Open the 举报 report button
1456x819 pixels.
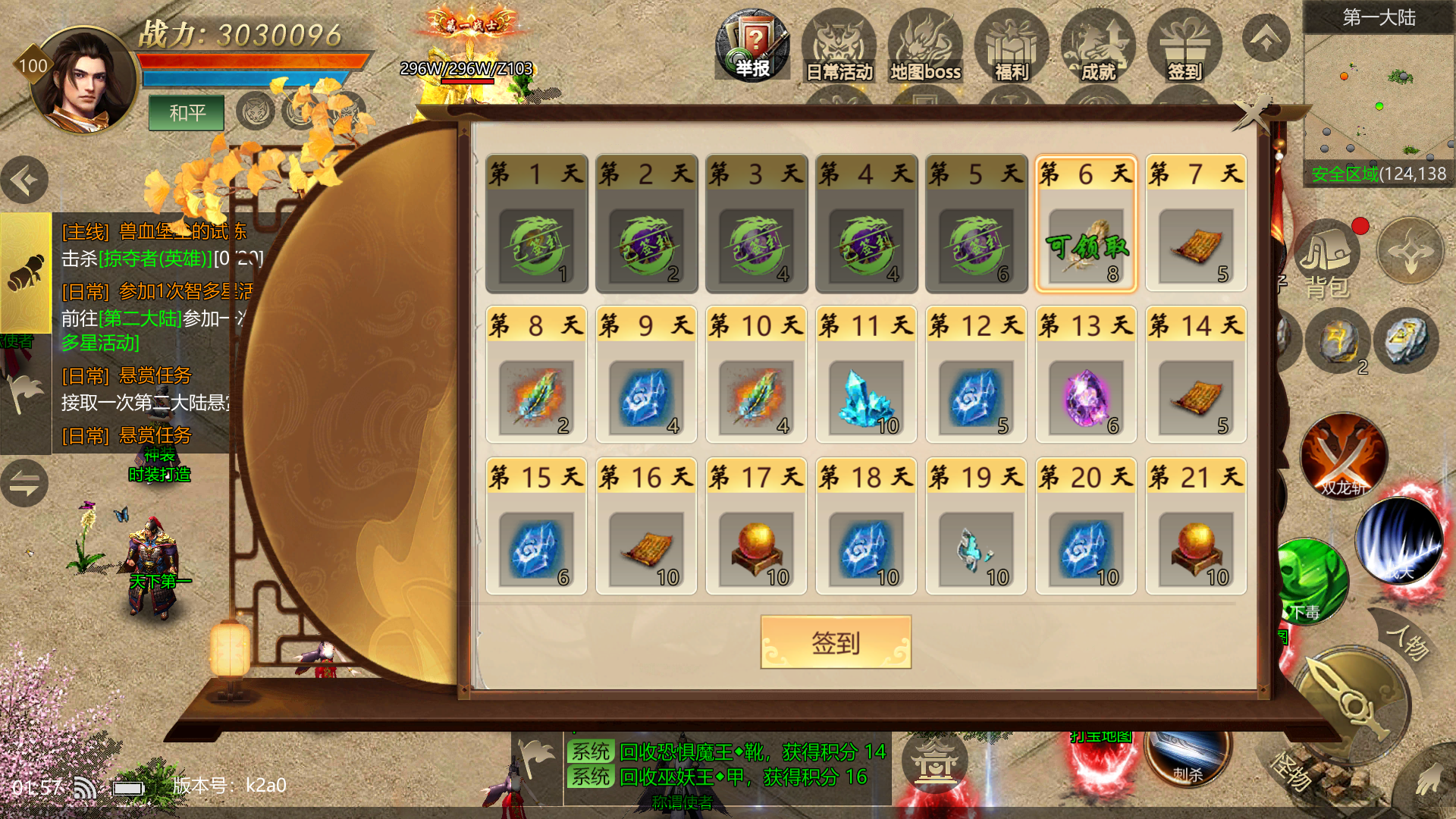[x=752, y=45]
